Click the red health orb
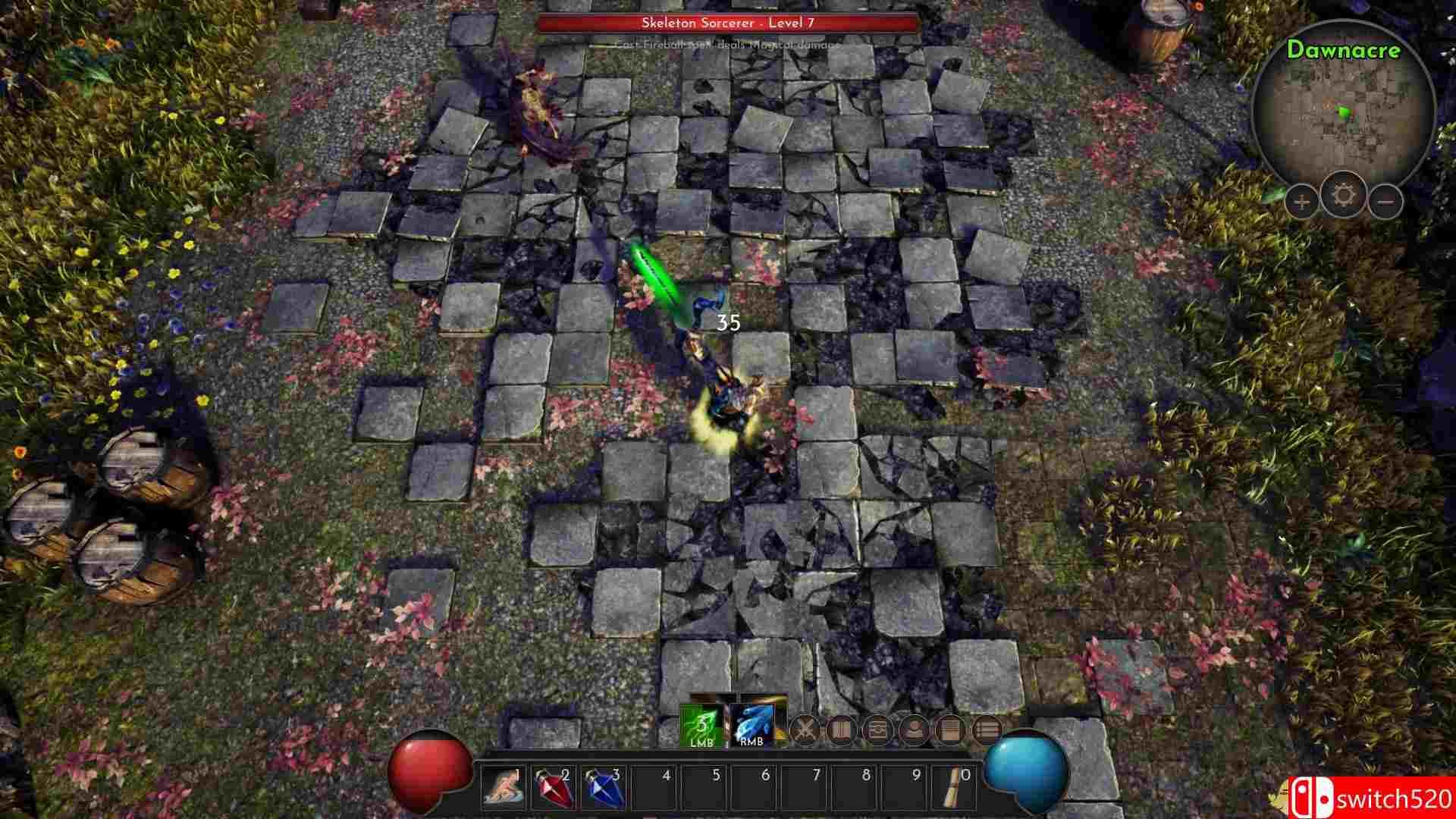The width and height of the screenshot is (1456, 819). coord(427,771)
